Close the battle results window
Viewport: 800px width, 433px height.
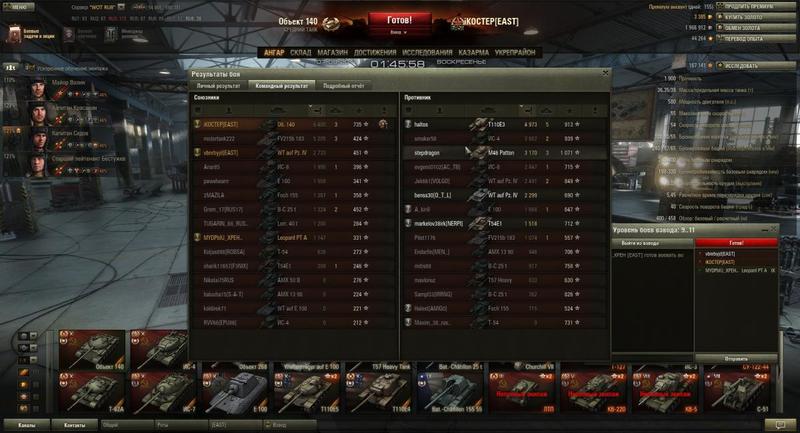point(605,73)
